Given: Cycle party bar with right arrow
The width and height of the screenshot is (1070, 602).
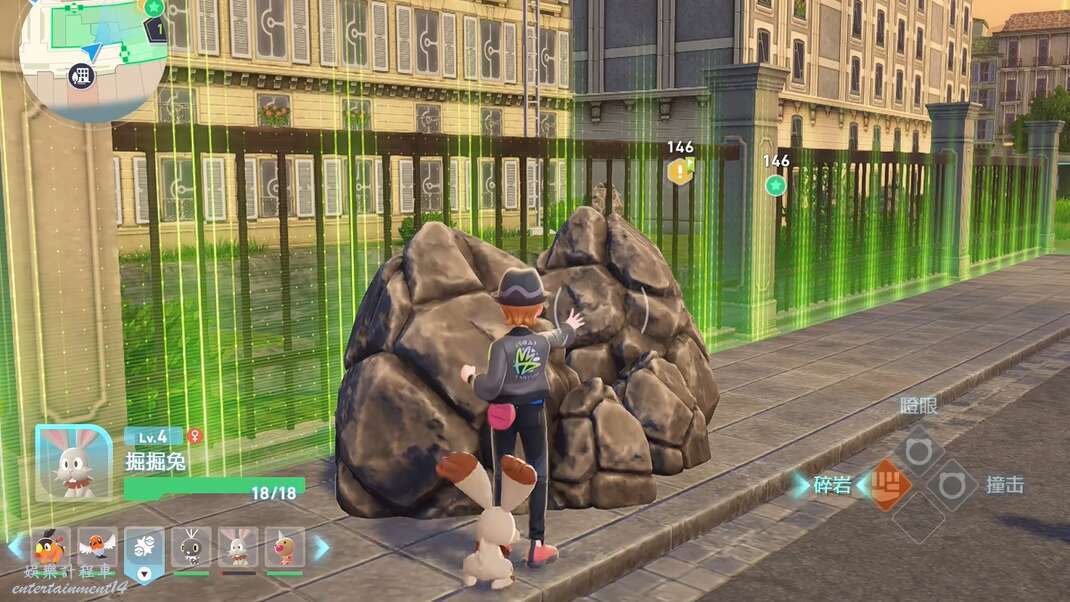Looking at the screenshot, I should pos(322,548).
